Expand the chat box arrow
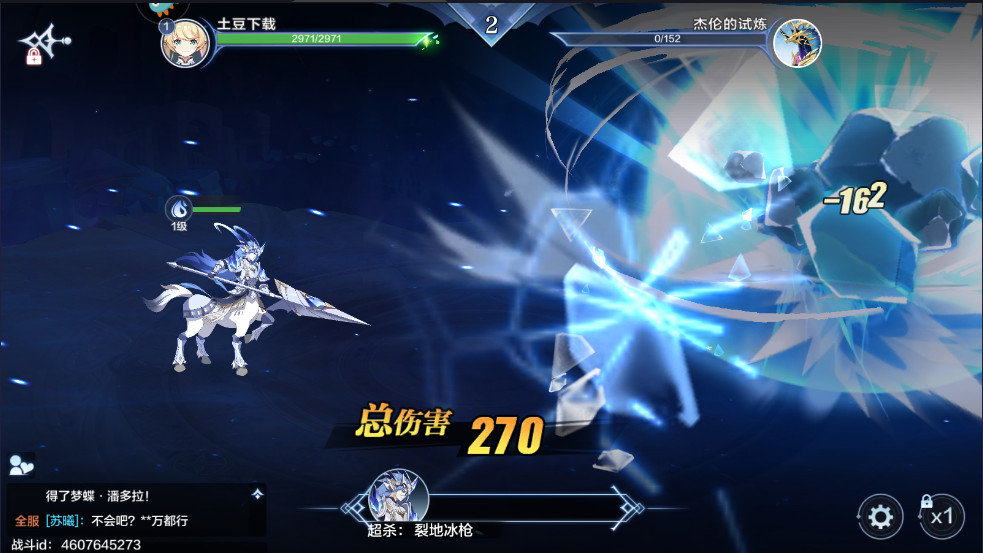983x553 pixels. tap(257, 493)
